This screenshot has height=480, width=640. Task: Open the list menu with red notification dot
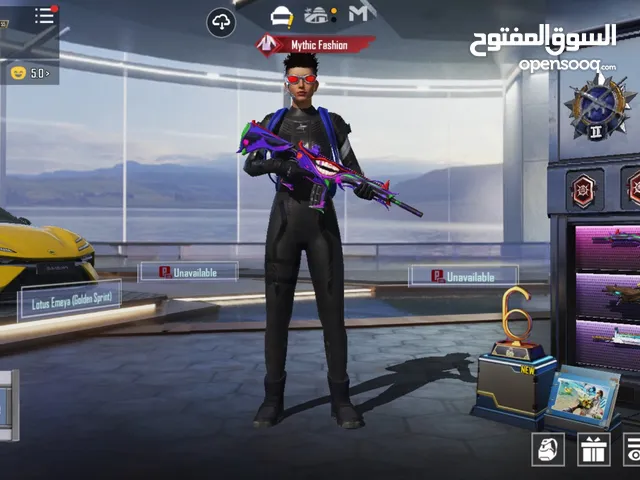click(x=45, y=16)
